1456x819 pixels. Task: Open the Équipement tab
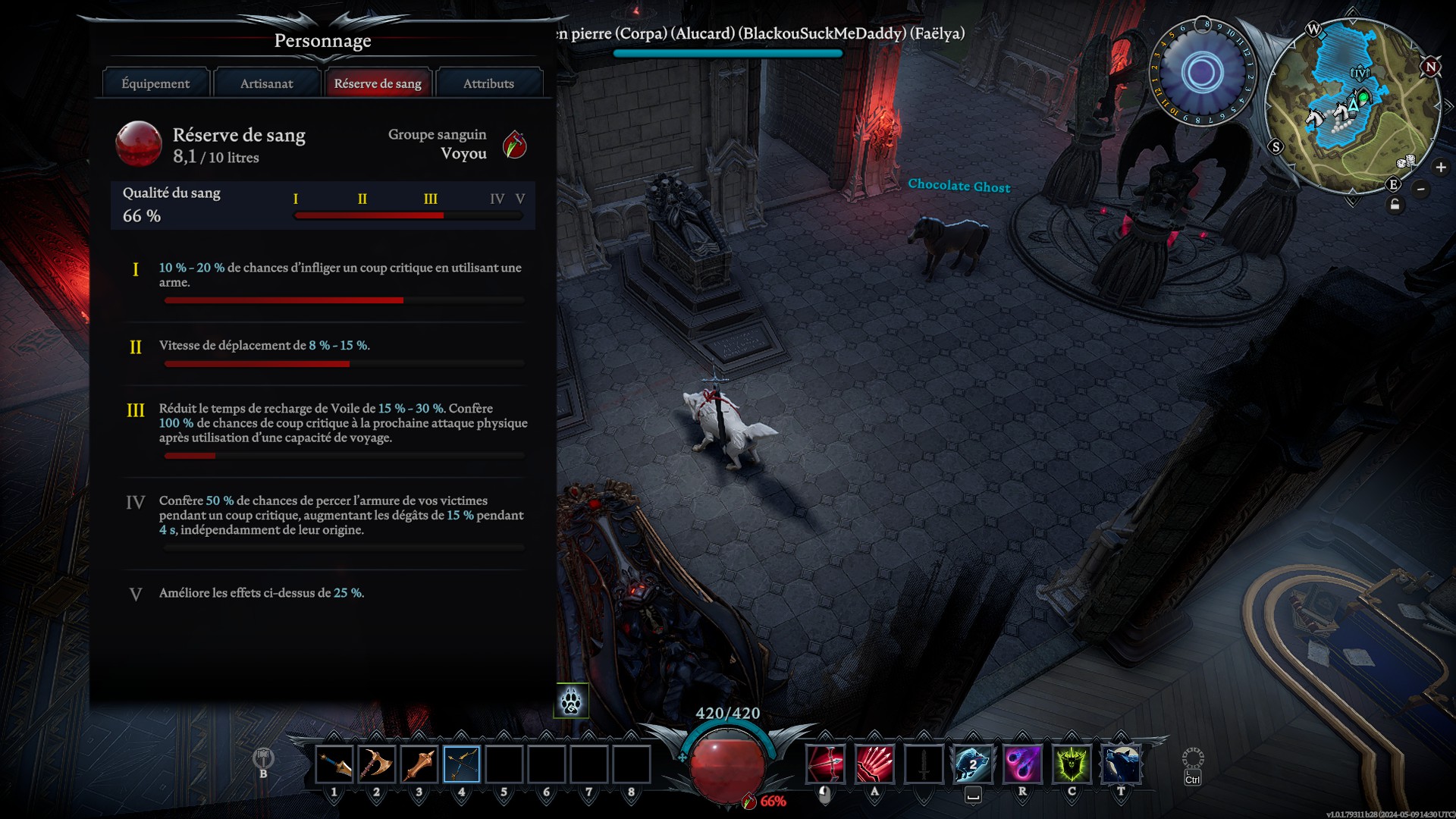(155, 83)
